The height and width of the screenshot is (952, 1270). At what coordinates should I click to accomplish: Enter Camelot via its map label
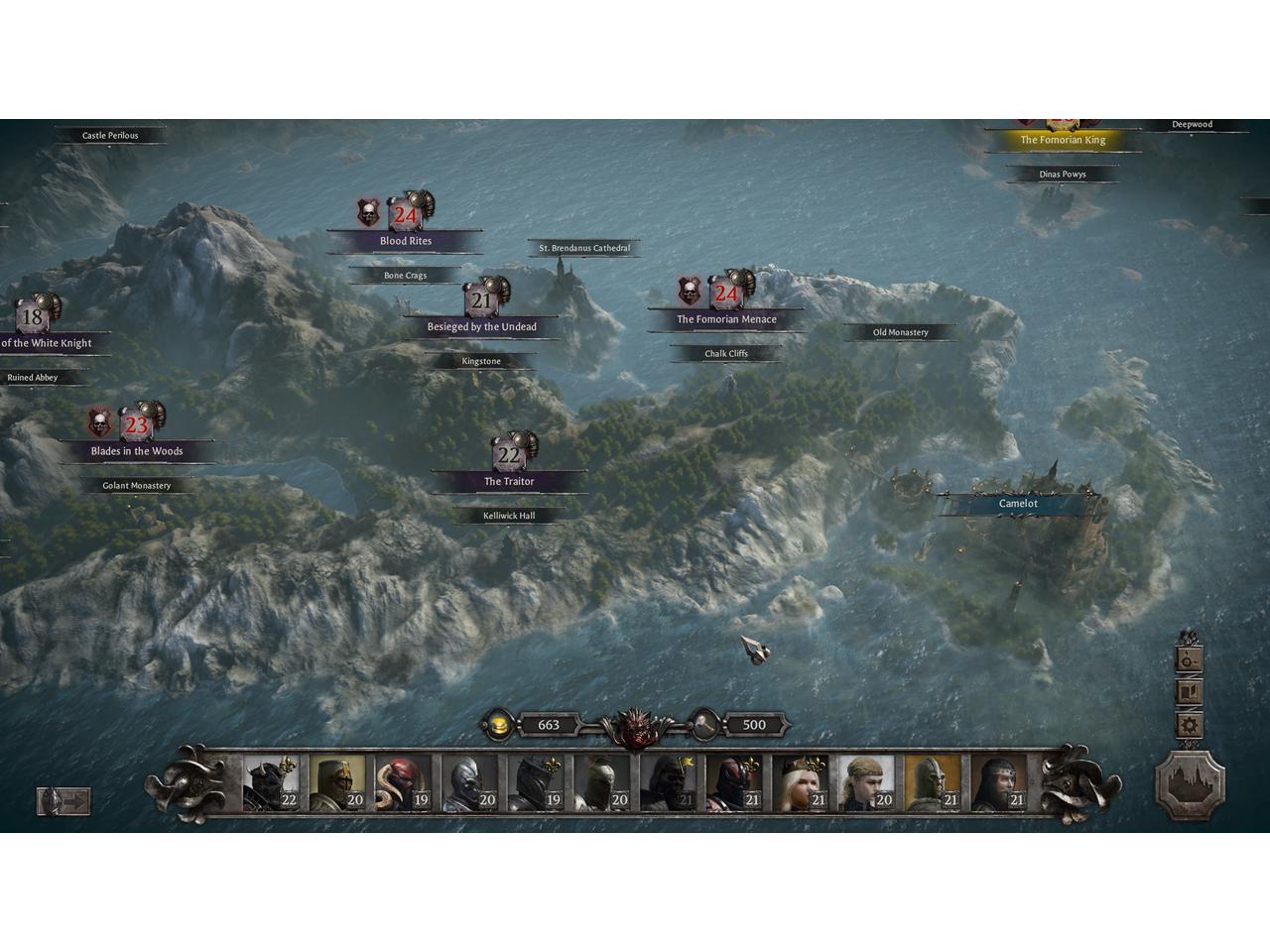[x=1018, y=504]
